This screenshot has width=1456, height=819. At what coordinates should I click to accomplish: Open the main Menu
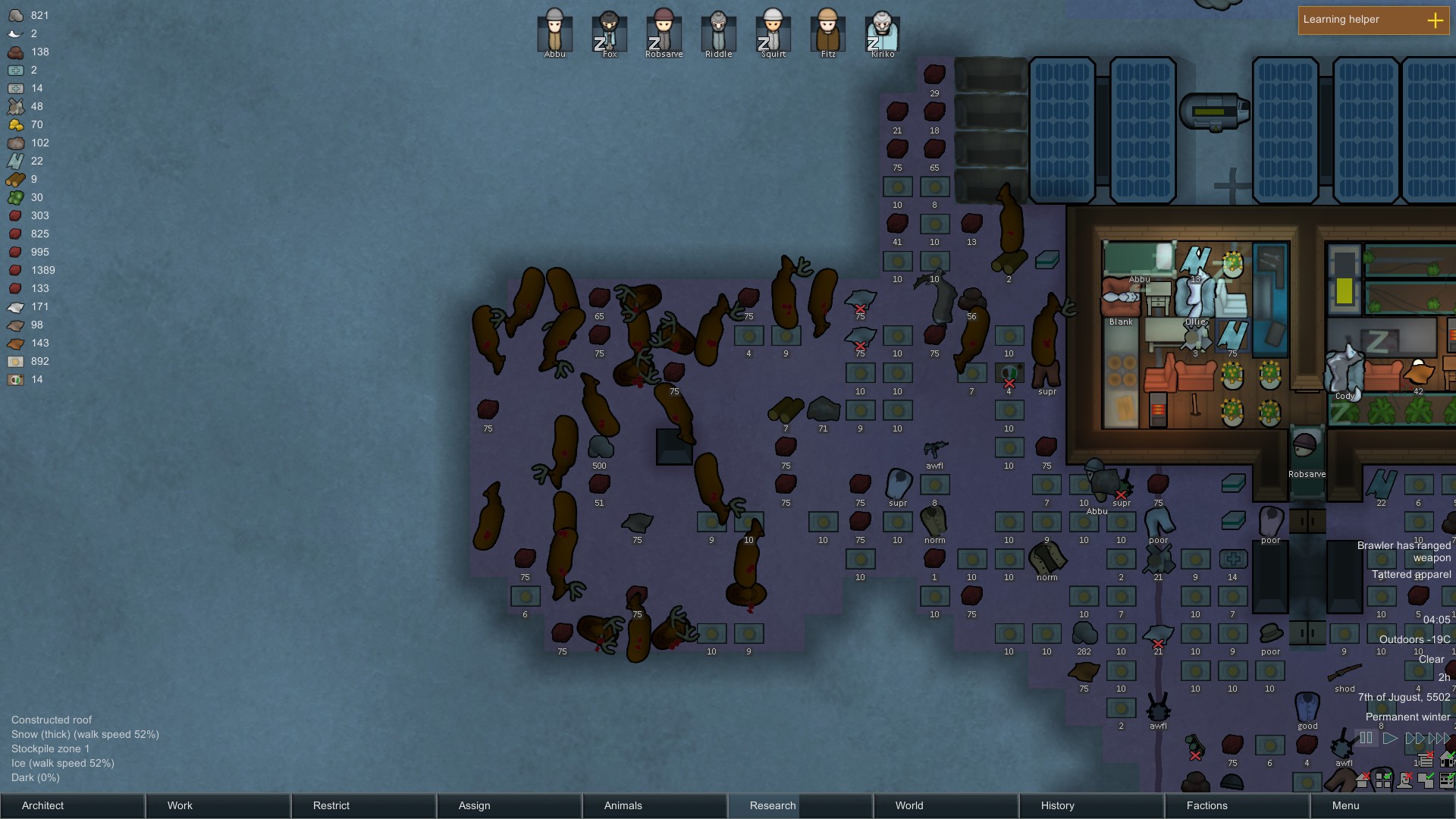coord(1382,805)
